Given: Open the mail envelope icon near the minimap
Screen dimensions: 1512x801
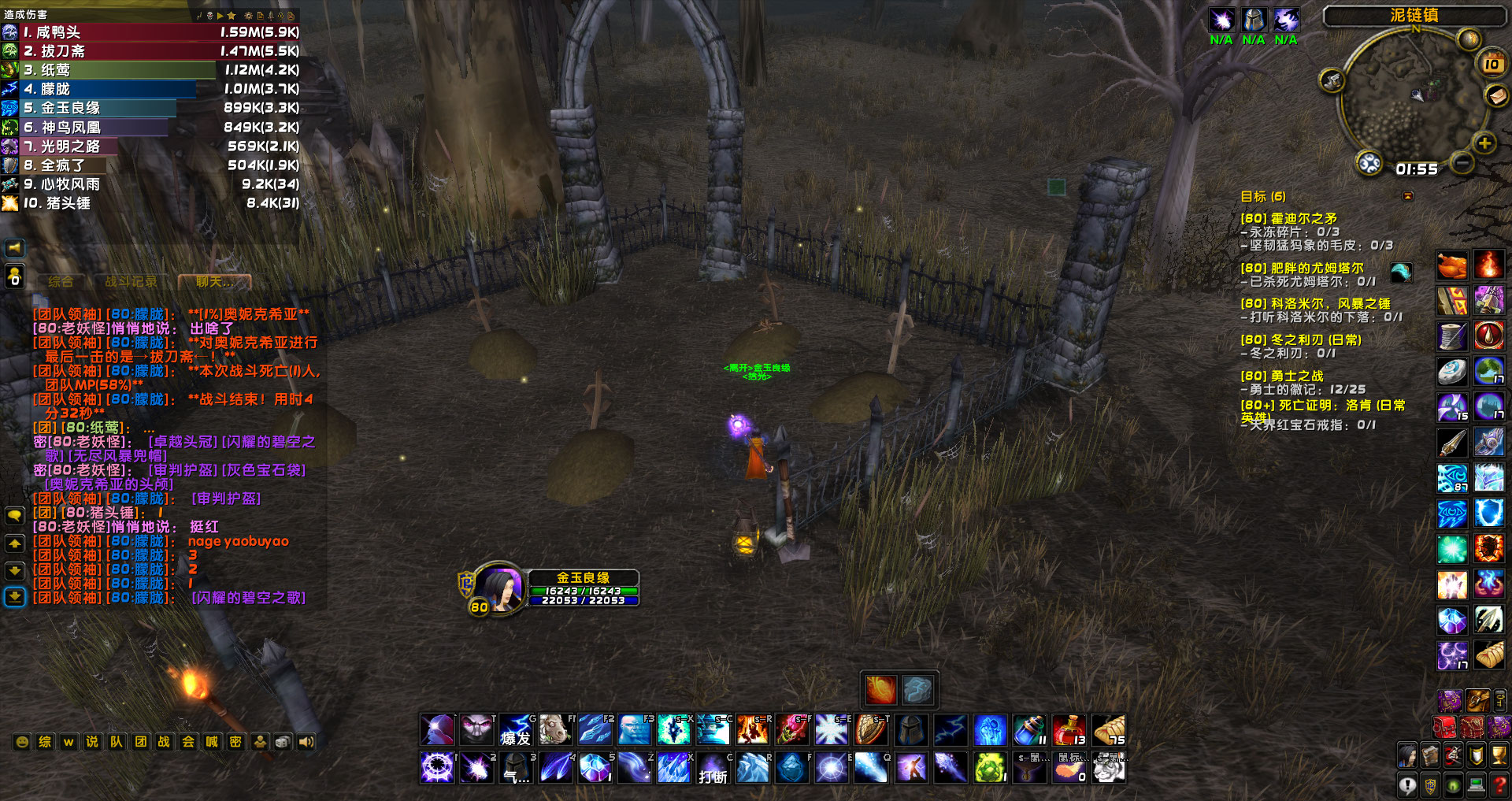Looking at the screenshot, I should [1495, 96].
